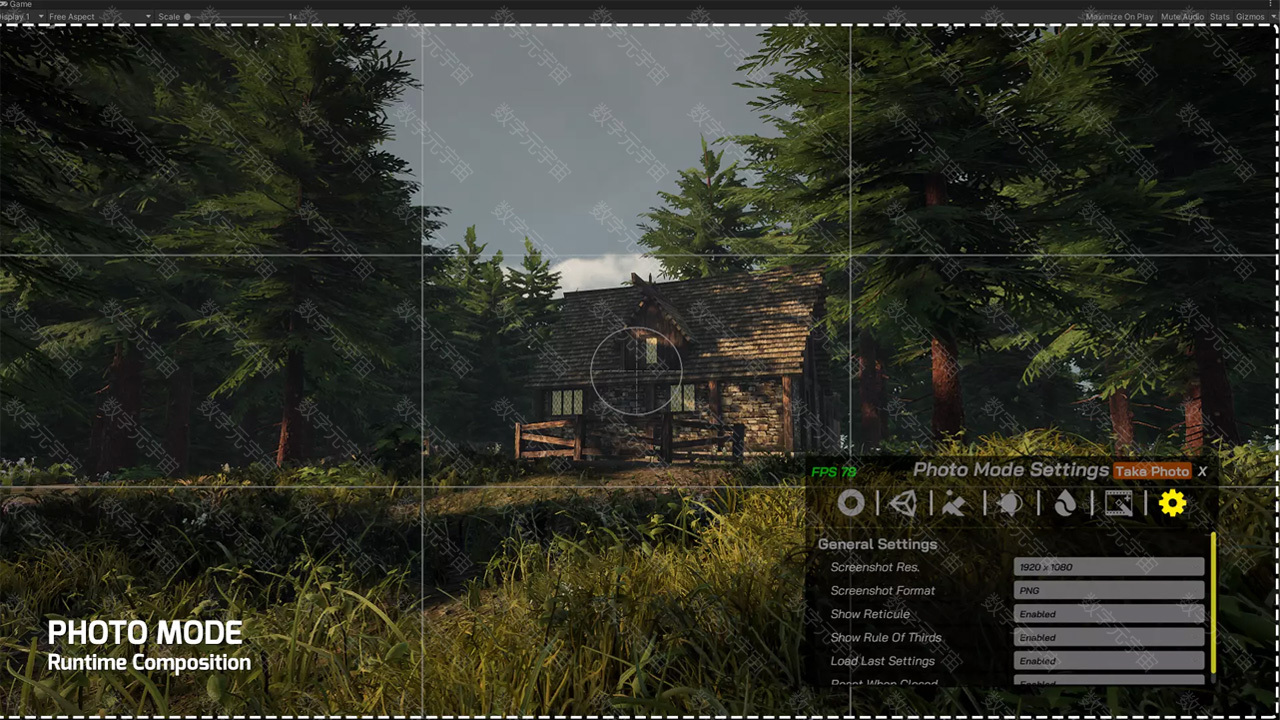The width and height of the screenshot is (1280, 720).
Task: Switch to the Unity cube icon tab
Action: pos(903,503)
